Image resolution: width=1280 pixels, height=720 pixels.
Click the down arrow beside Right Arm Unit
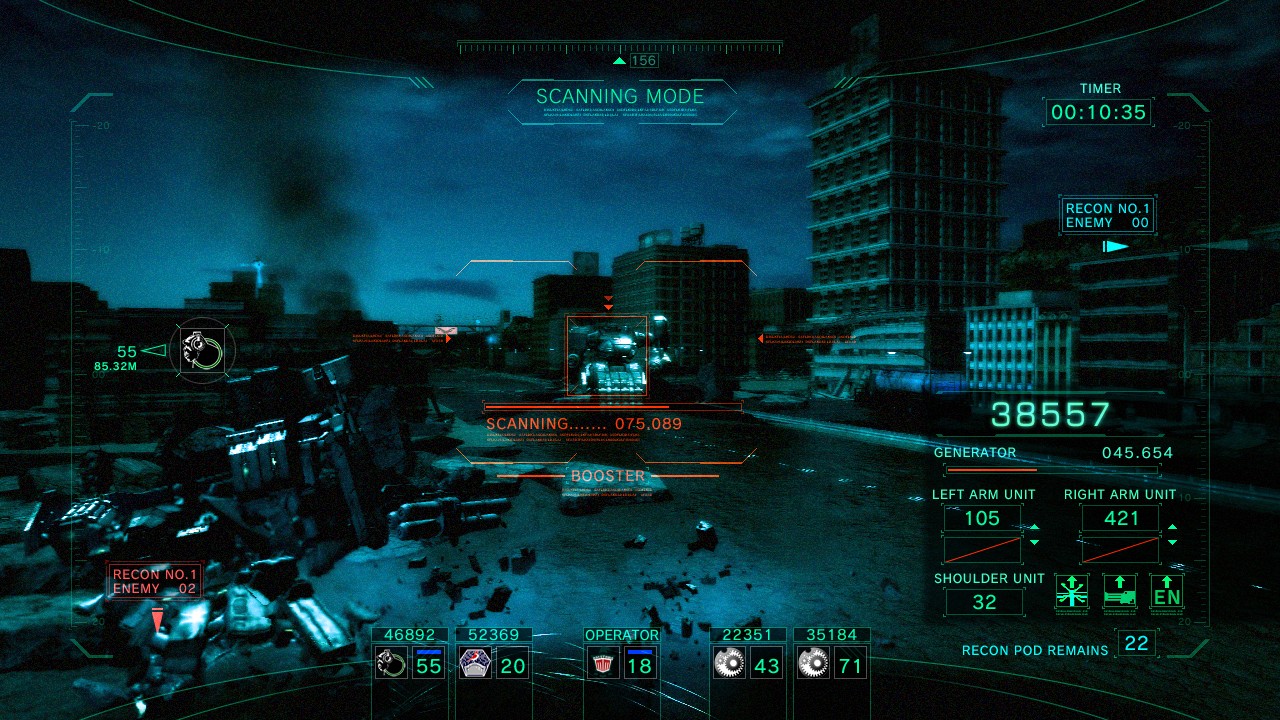pos(1172,542)
